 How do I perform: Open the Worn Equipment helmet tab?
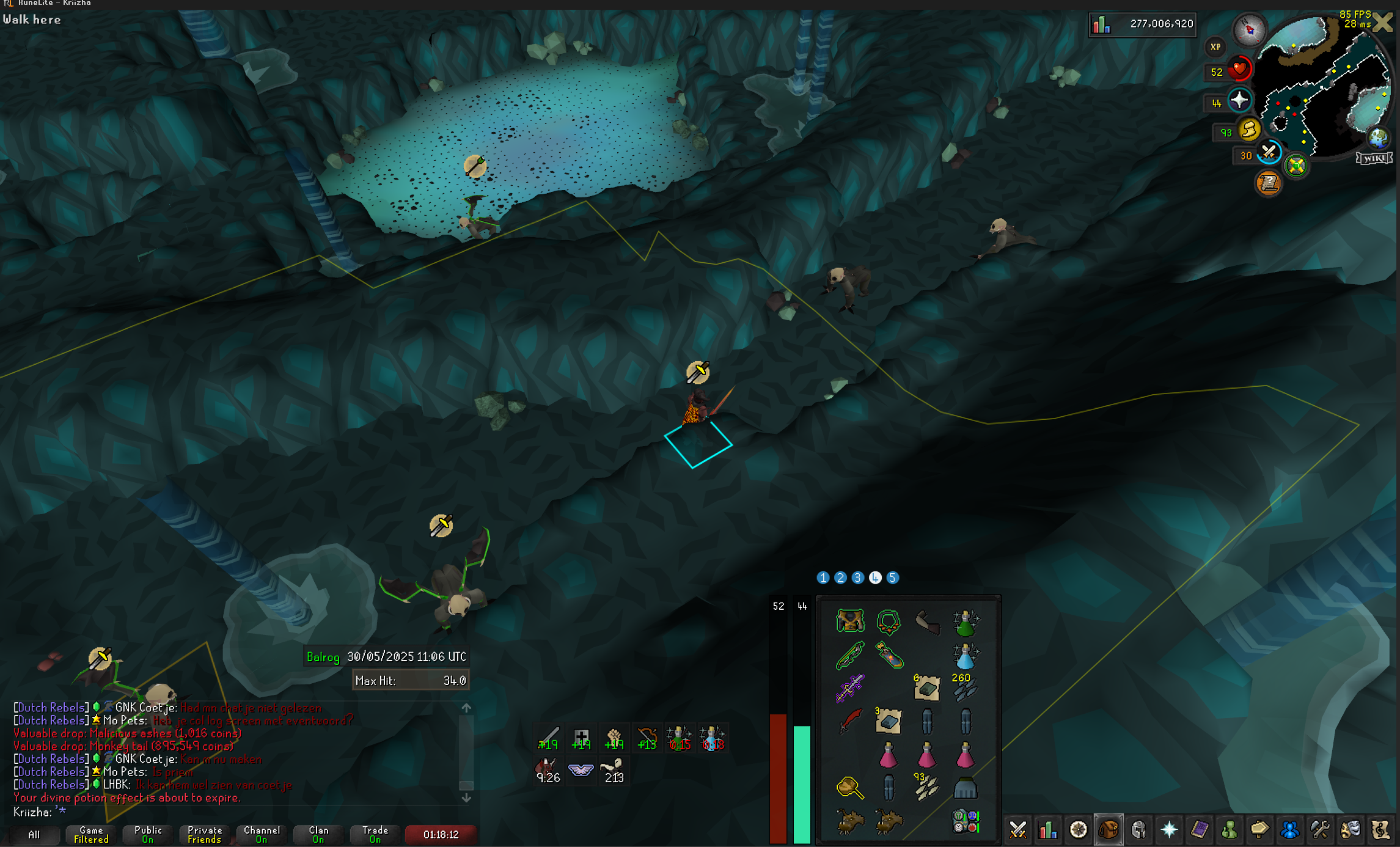1138,830
